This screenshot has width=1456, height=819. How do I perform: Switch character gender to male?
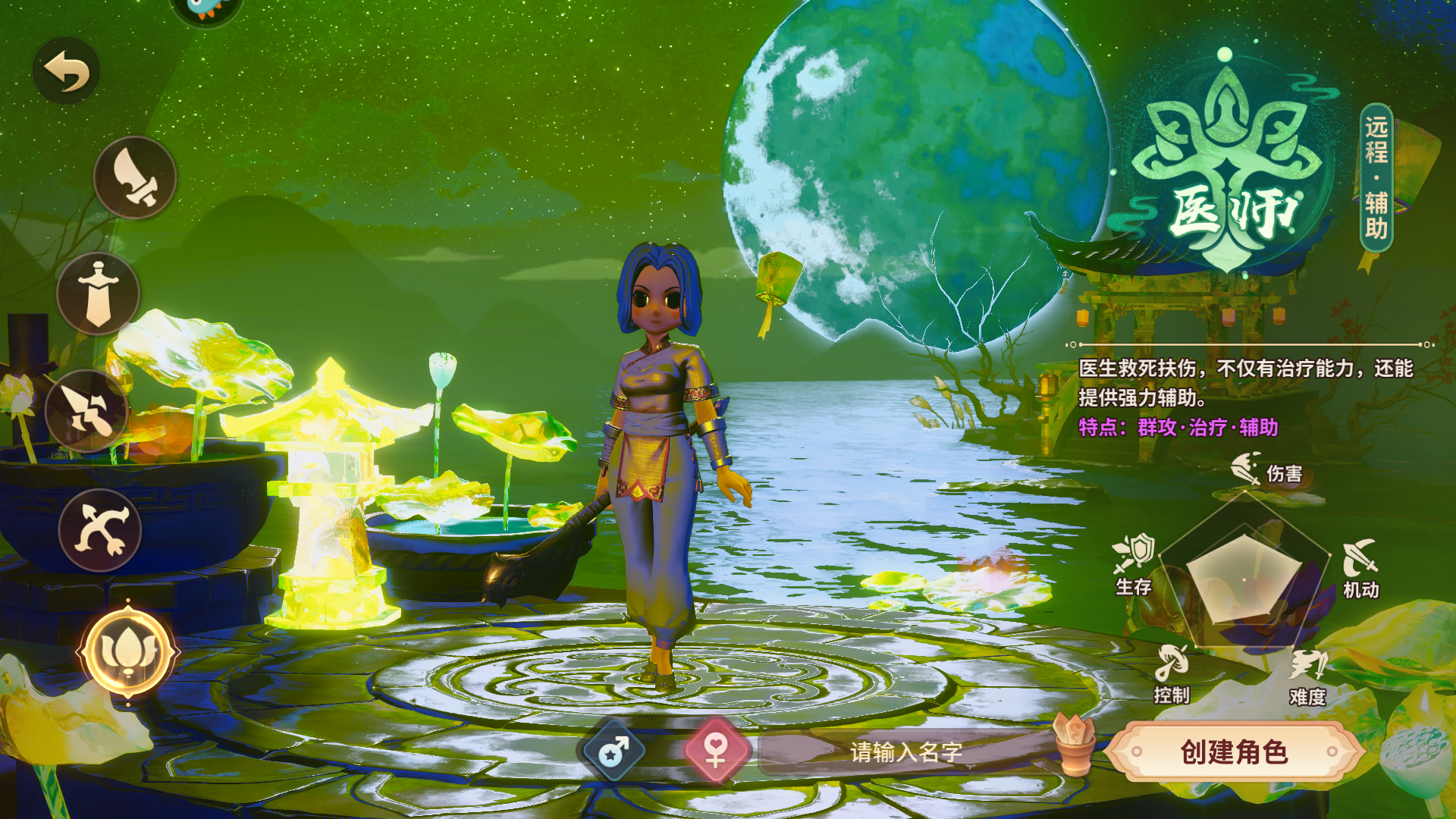613,752
